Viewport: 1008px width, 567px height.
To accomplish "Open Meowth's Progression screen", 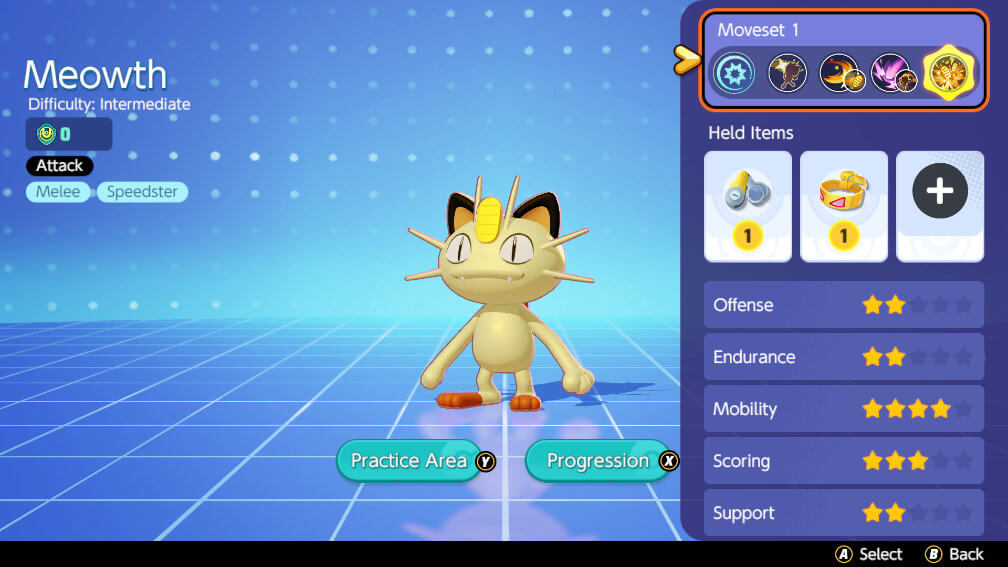I will pyautogui.click(x=598, y=461).
